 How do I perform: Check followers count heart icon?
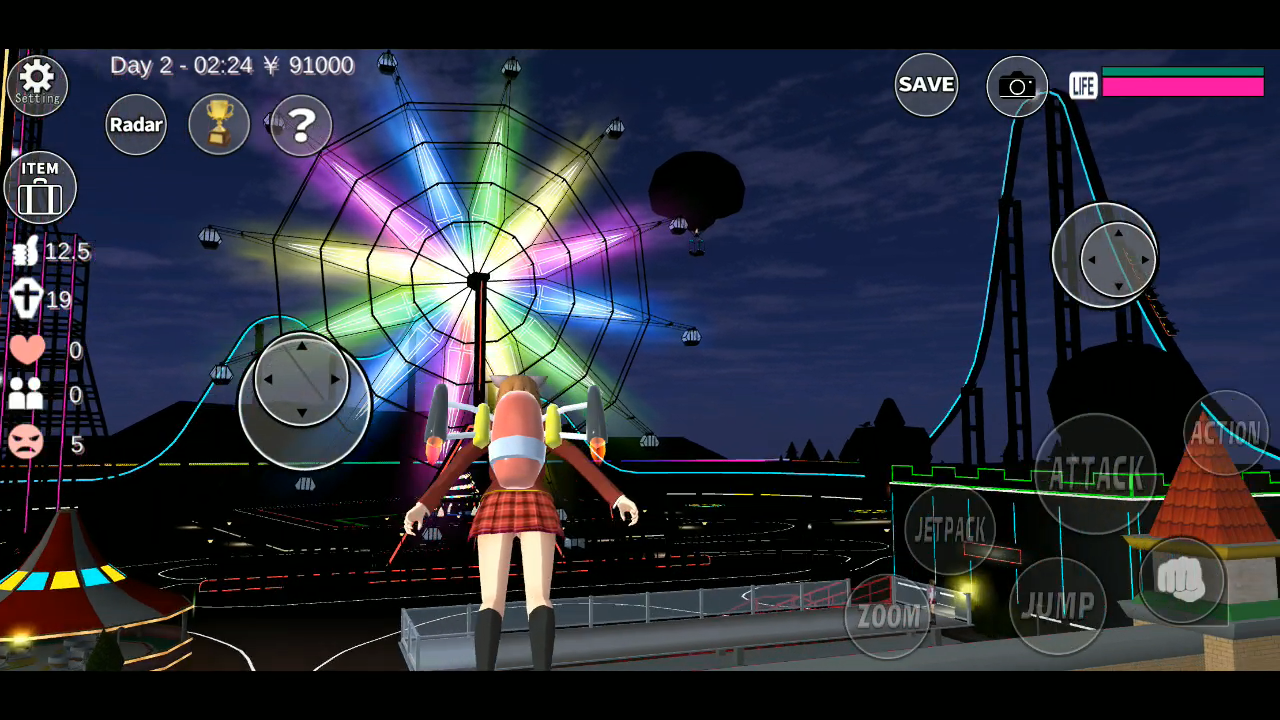click(25, 350)
